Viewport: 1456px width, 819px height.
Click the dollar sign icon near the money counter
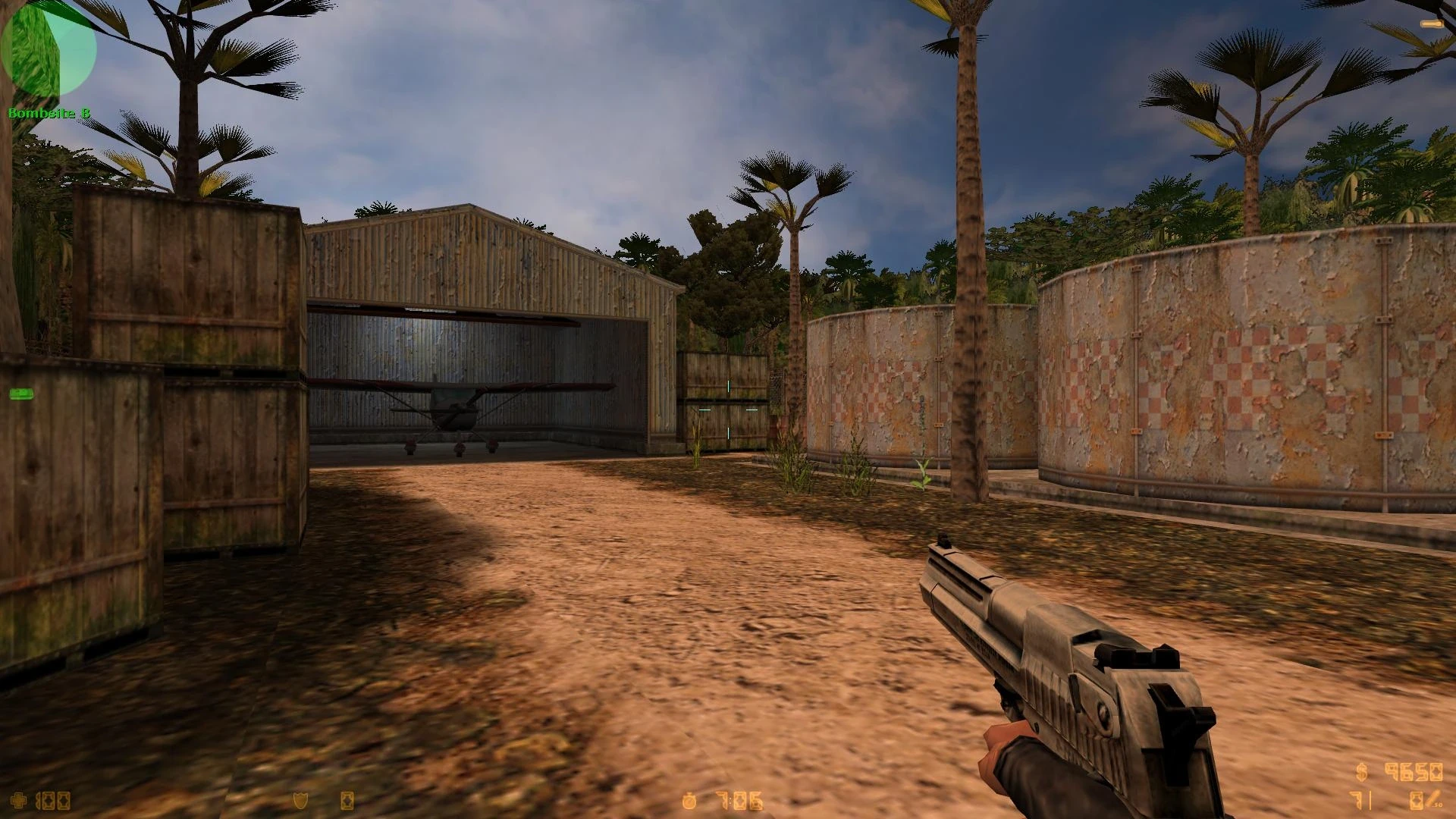click(1361, 772)
